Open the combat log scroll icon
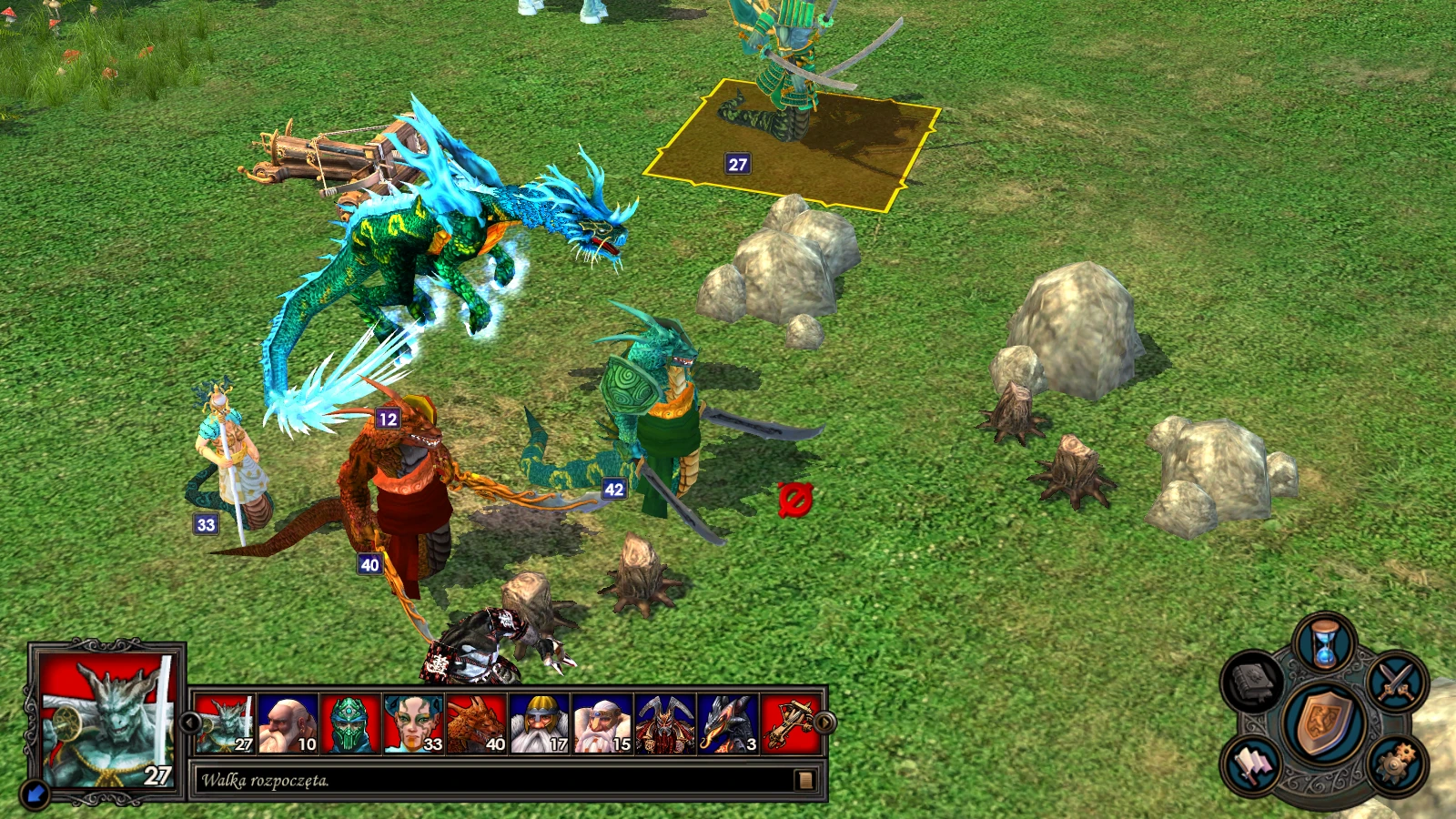Screen dimensions: 1456x819 (804, 781)
